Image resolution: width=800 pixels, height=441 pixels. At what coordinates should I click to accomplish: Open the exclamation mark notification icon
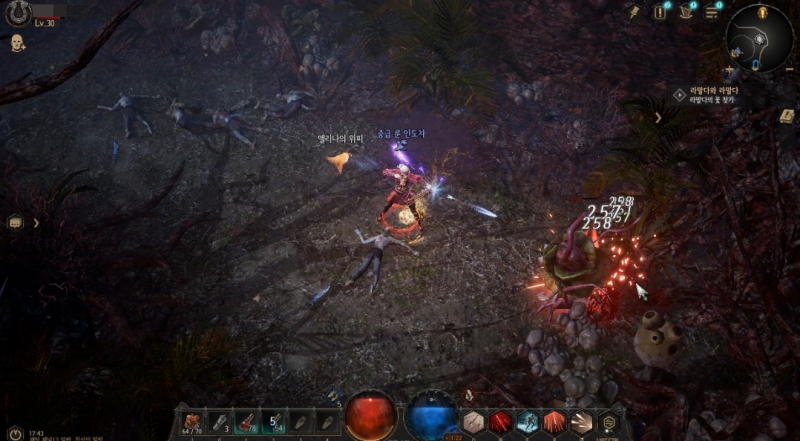point(660,12)
